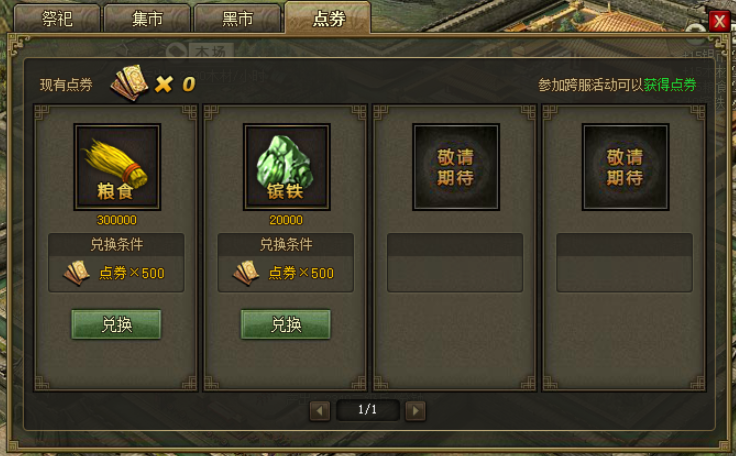Image resolution: width=736 pixels, height=456 pixels.
Task: Select the 粮食 grain item icon
Action: coord(117,167)
